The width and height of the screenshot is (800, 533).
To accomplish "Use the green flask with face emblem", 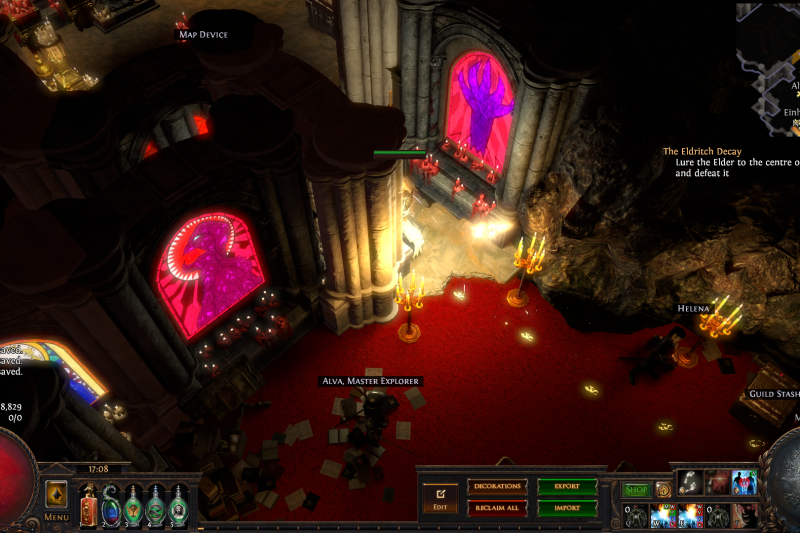I will point(178,503).
